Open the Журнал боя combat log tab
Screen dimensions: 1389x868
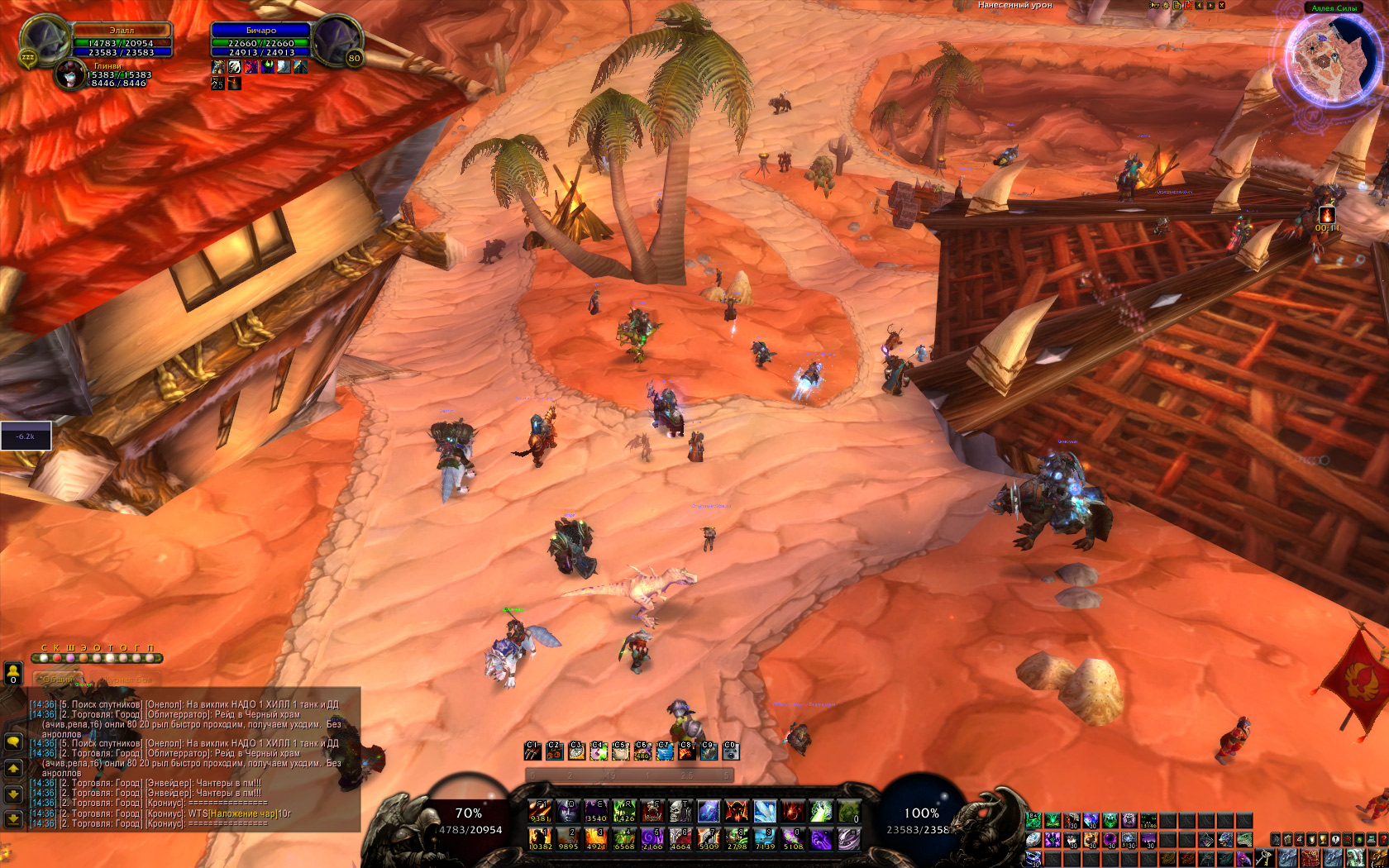point(127,679)
